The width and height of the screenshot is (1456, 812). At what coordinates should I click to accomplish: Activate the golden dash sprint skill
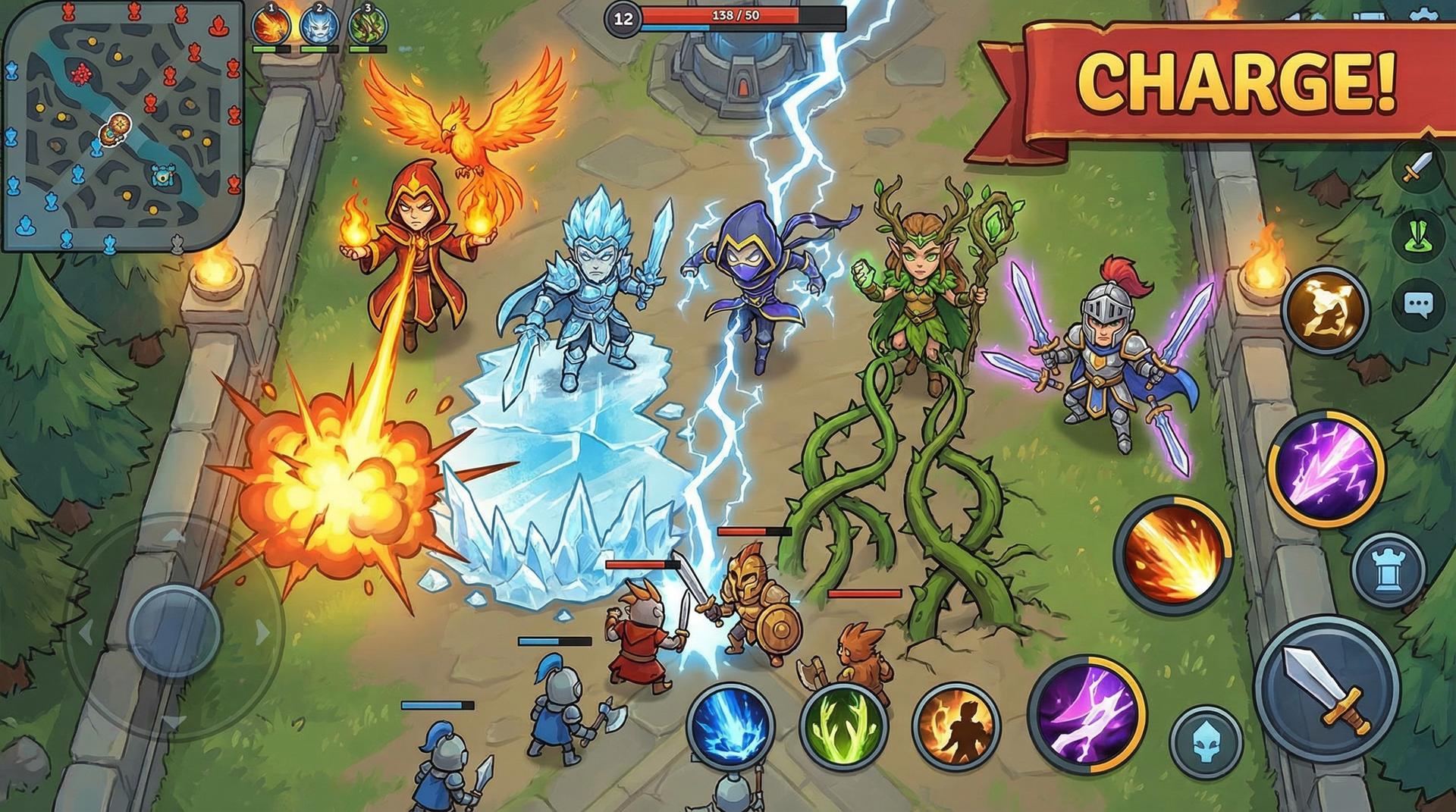tap(1324, 309)
